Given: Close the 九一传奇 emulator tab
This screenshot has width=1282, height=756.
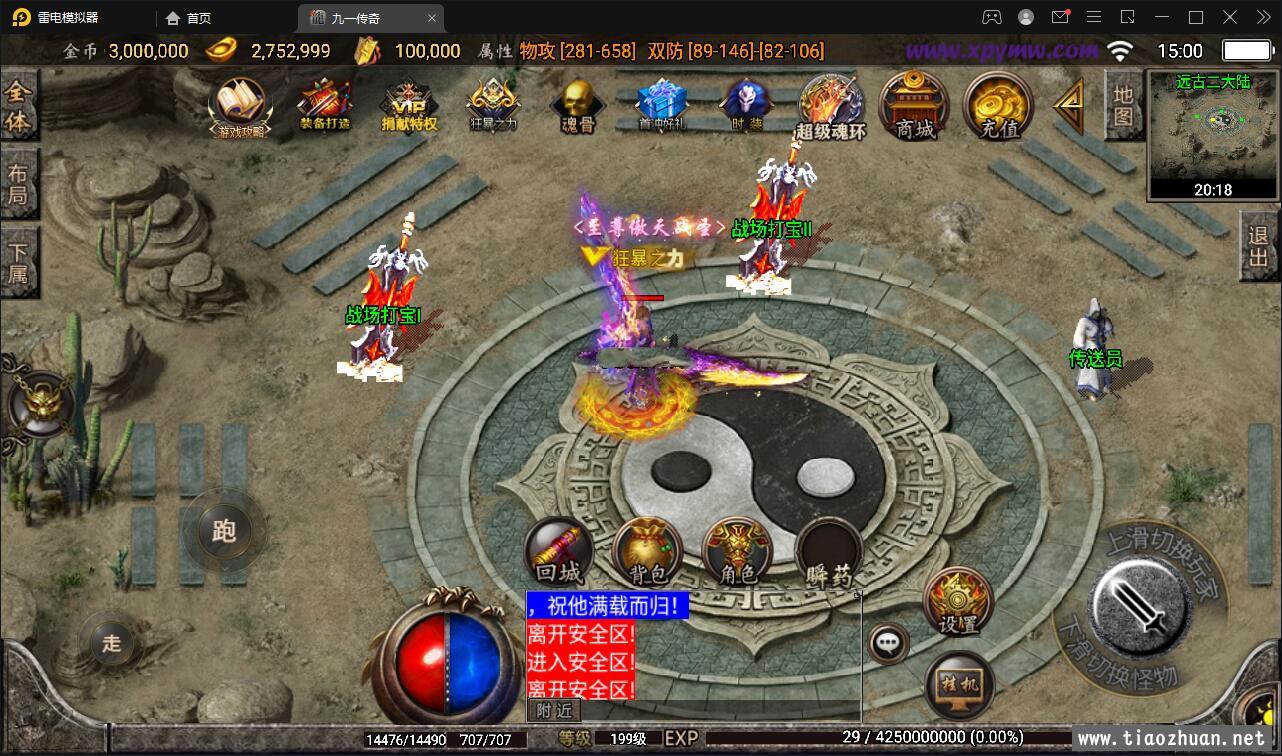Looking at the screenshot, I should tap(432, 18).
